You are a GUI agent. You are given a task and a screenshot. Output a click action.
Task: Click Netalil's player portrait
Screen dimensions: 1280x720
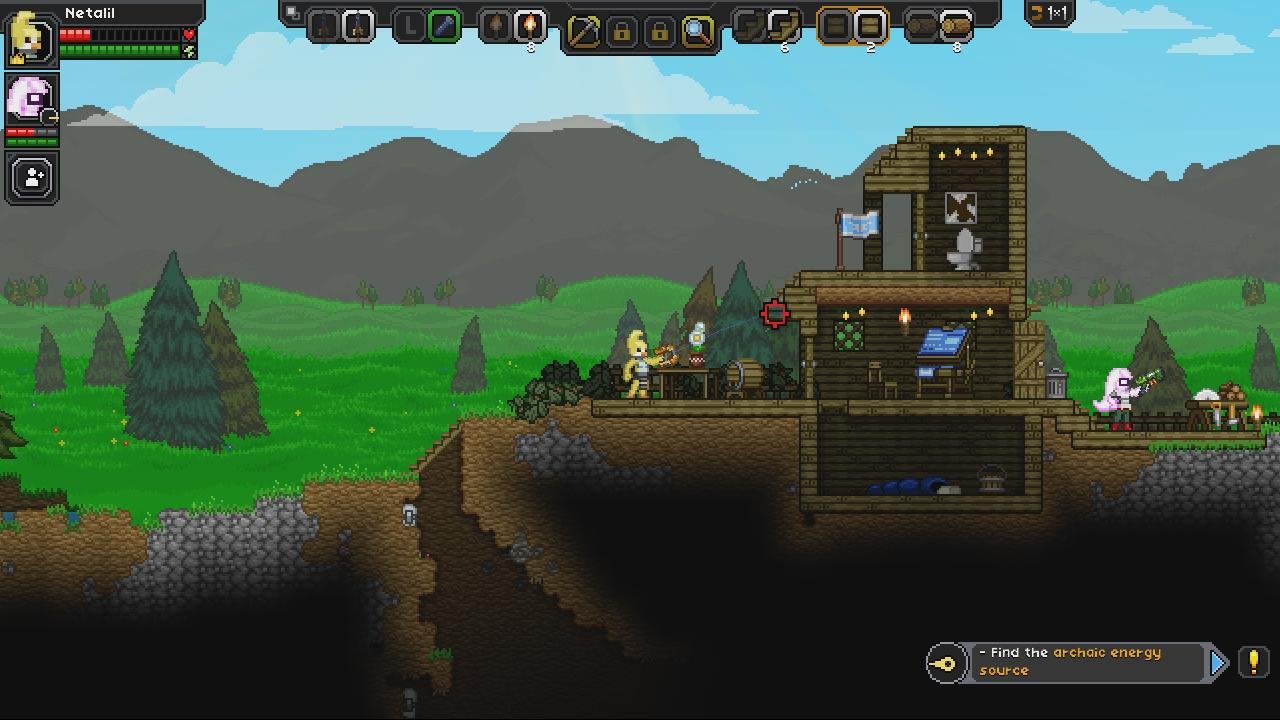31,39
